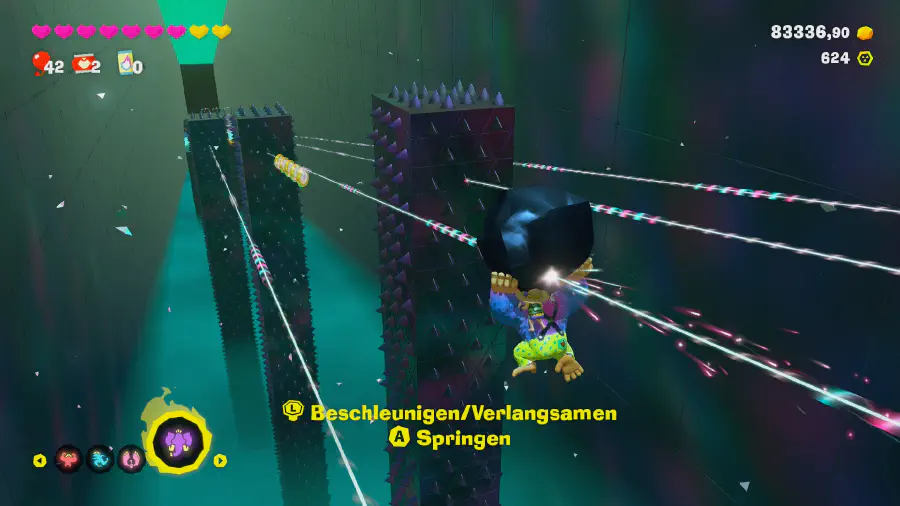
Task: Pick the pink two-toed foot transformation icon
Action: click(131, 459)
